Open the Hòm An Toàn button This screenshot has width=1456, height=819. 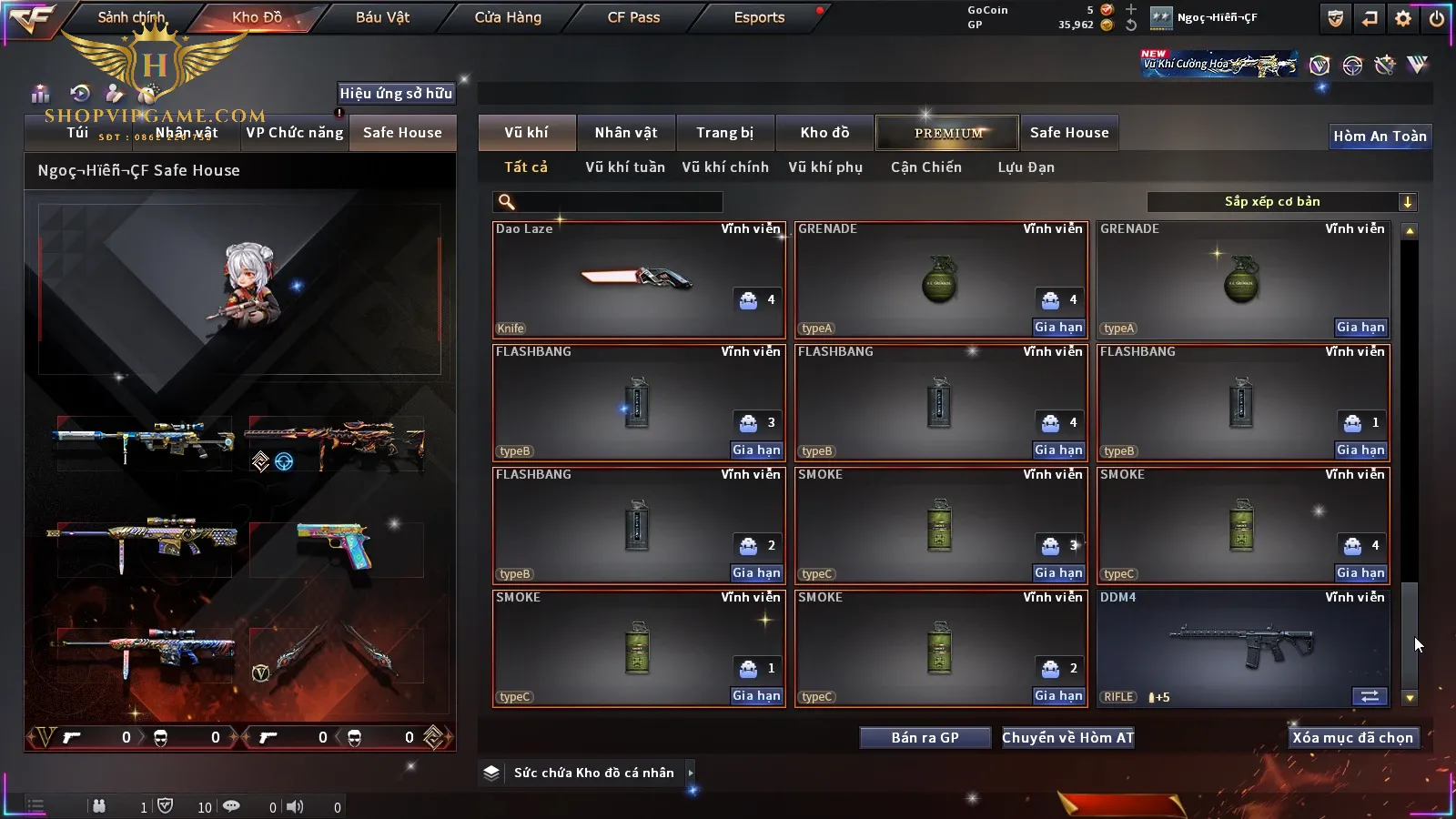click(1380, 136)
